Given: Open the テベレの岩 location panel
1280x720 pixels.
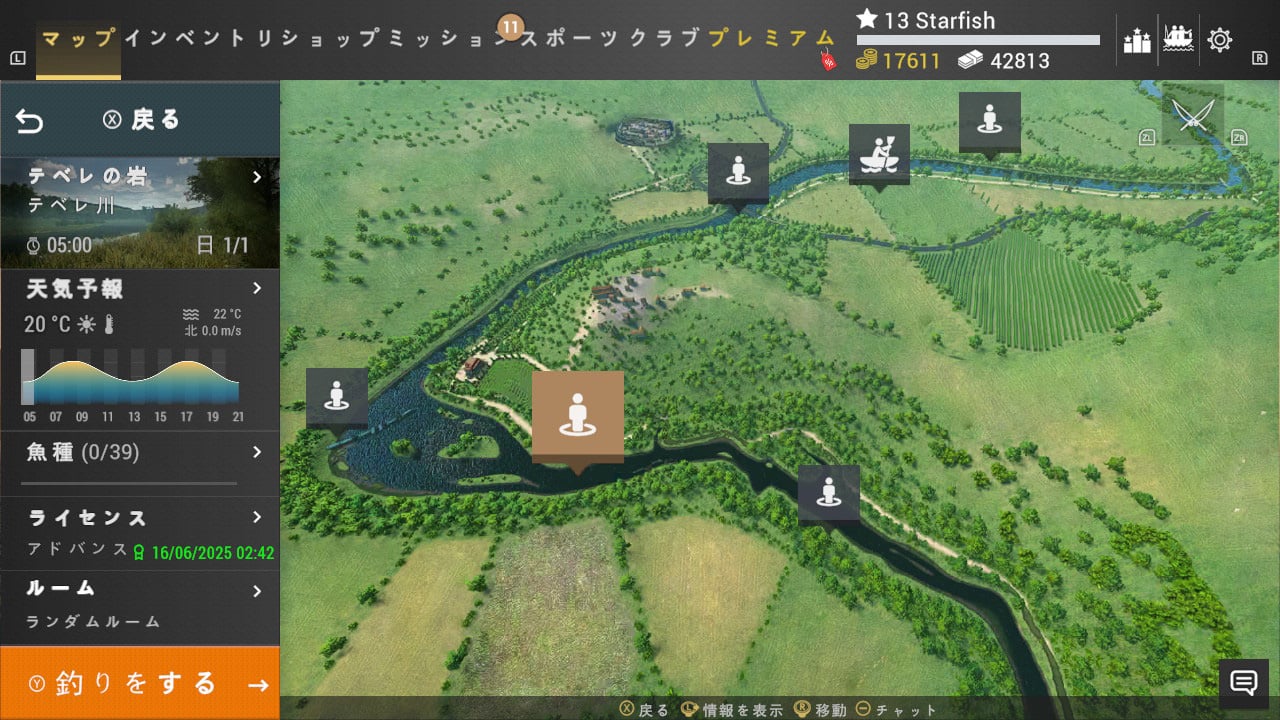Looking at the screenshot, I should pyautogui.click(x=140, y=212).
